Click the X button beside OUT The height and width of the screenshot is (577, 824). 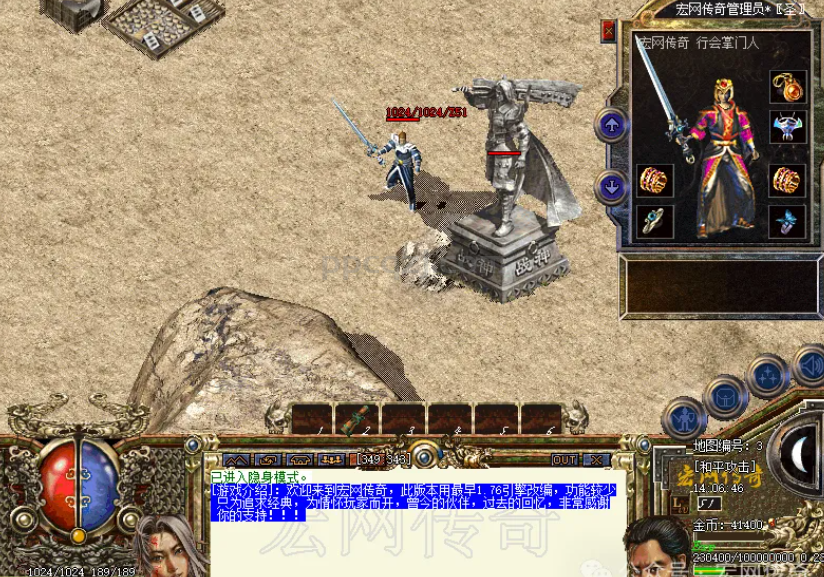coord(596,460)
